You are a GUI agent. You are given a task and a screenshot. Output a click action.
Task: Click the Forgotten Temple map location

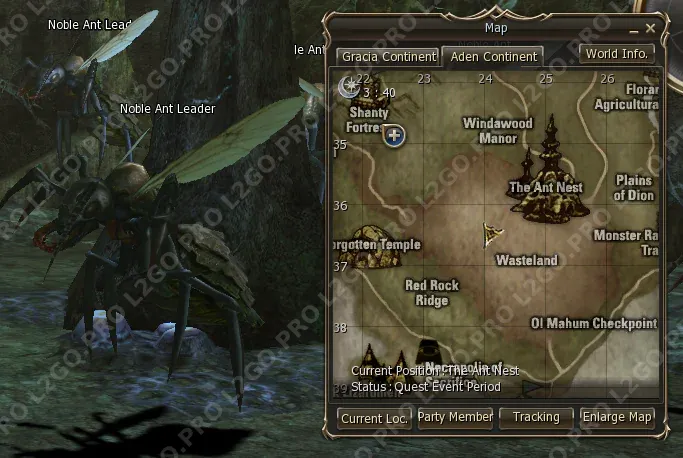pyautogui.click(x=374, y=246)
